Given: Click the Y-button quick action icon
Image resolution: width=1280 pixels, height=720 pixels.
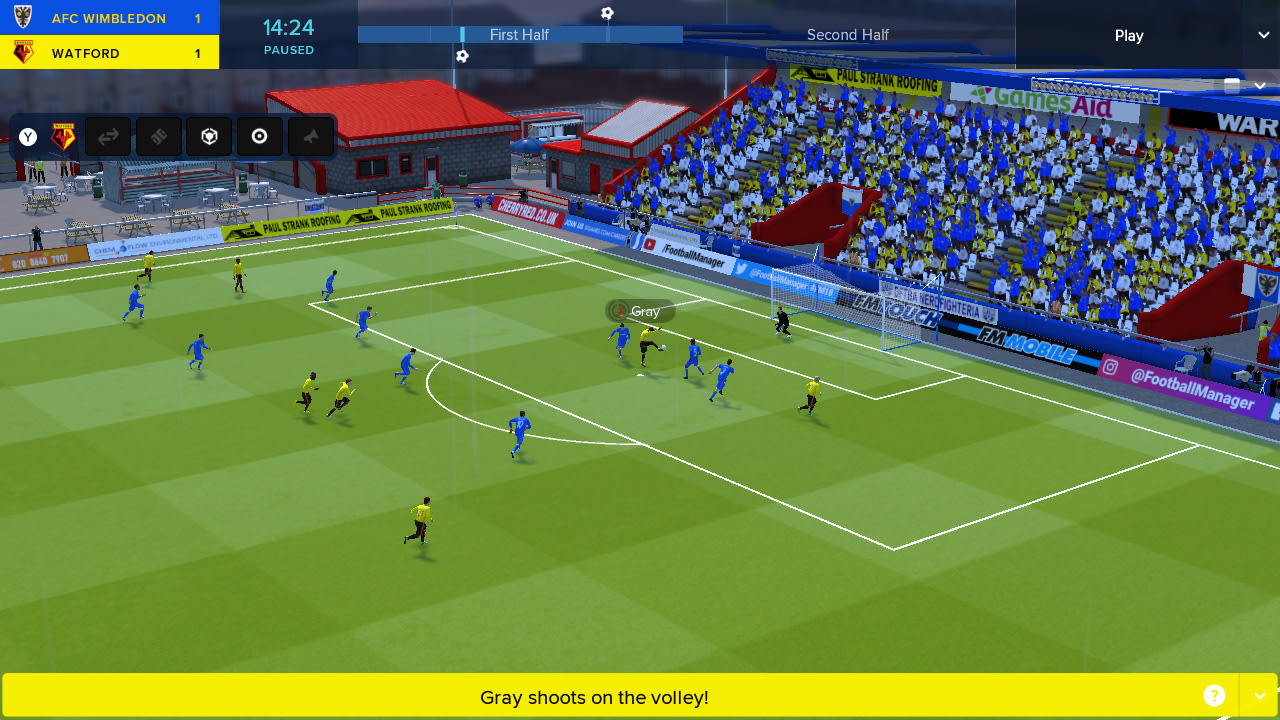Looking at the screenshot, I should tap(27, 136).
